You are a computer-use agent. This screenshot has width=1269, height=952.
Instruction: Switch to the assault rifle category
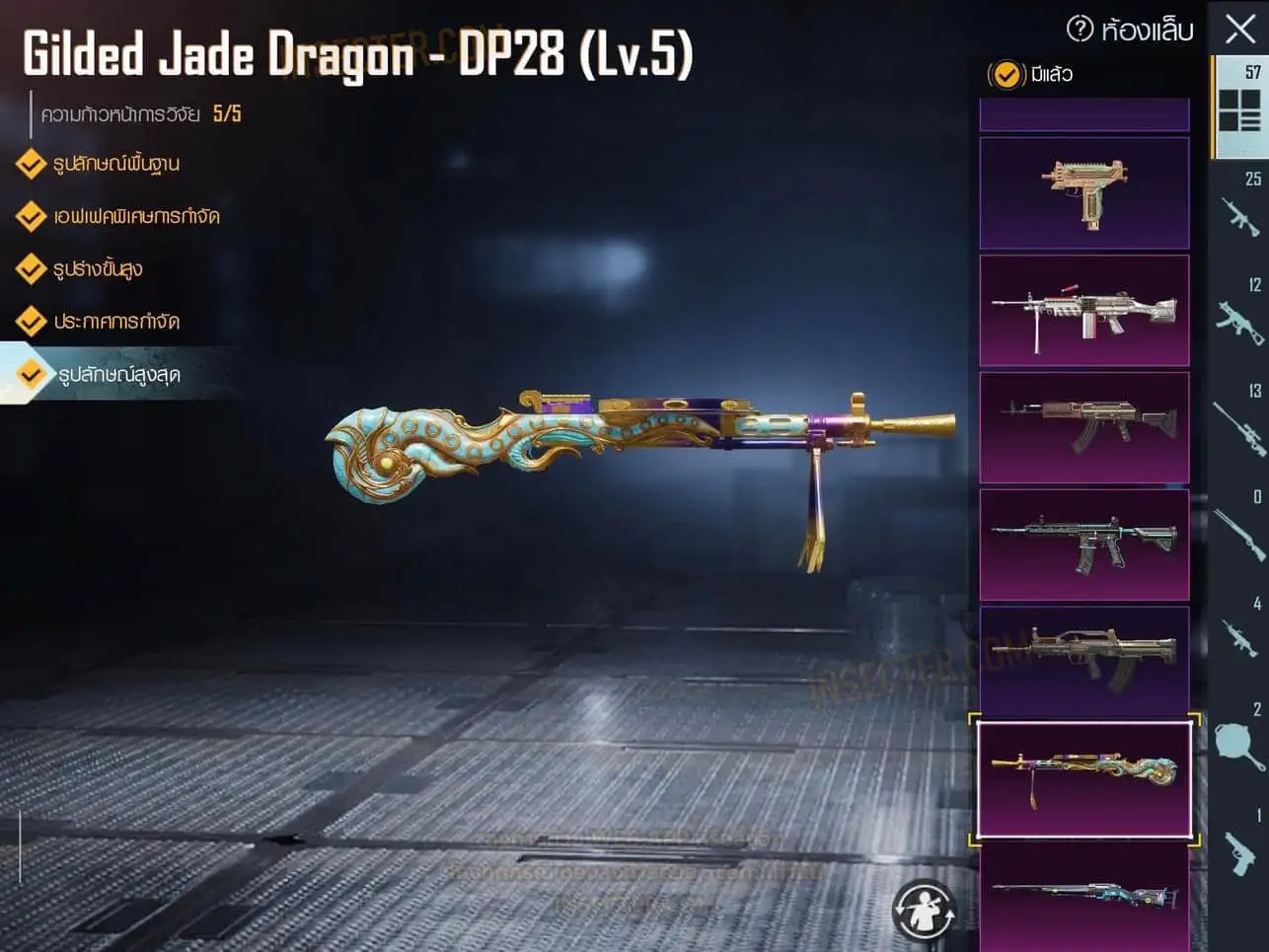[1239, 214]
